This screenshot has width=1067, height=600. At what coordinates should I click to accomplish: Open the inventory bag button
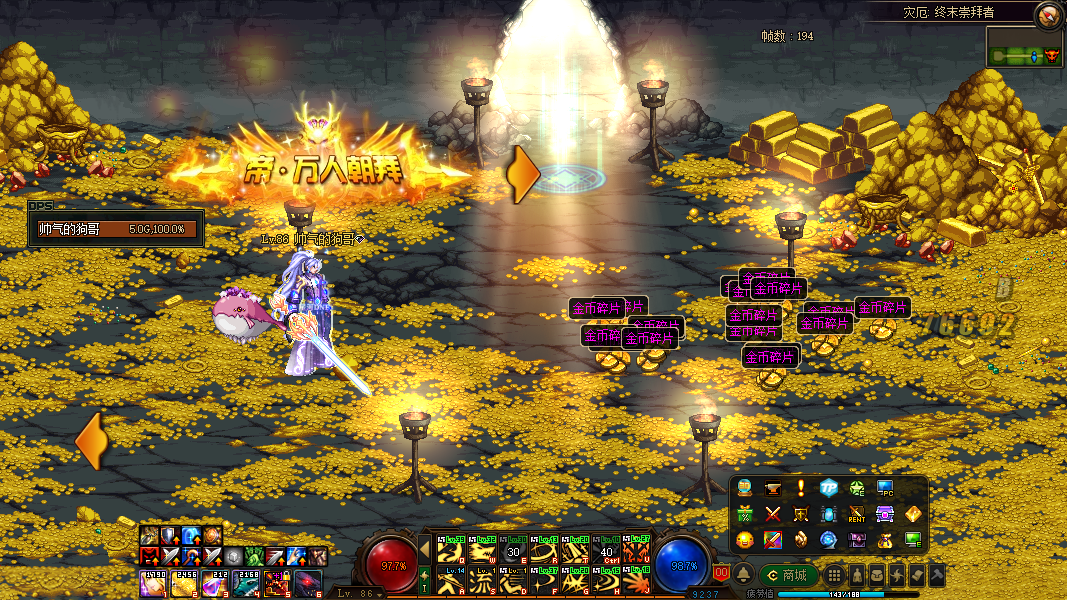click(877, 575)
